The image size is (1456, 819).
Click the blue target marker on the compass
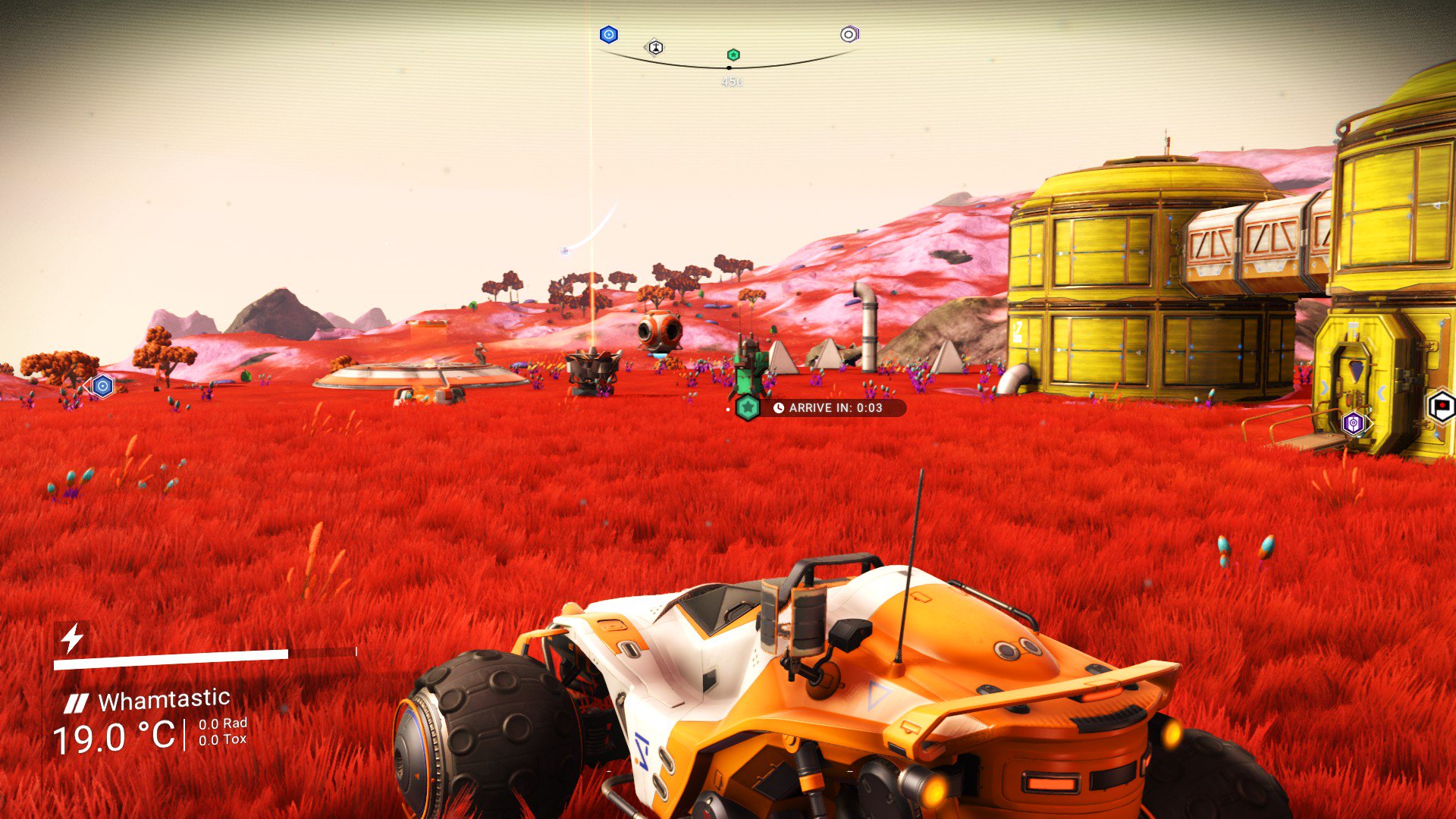(608, 35)
